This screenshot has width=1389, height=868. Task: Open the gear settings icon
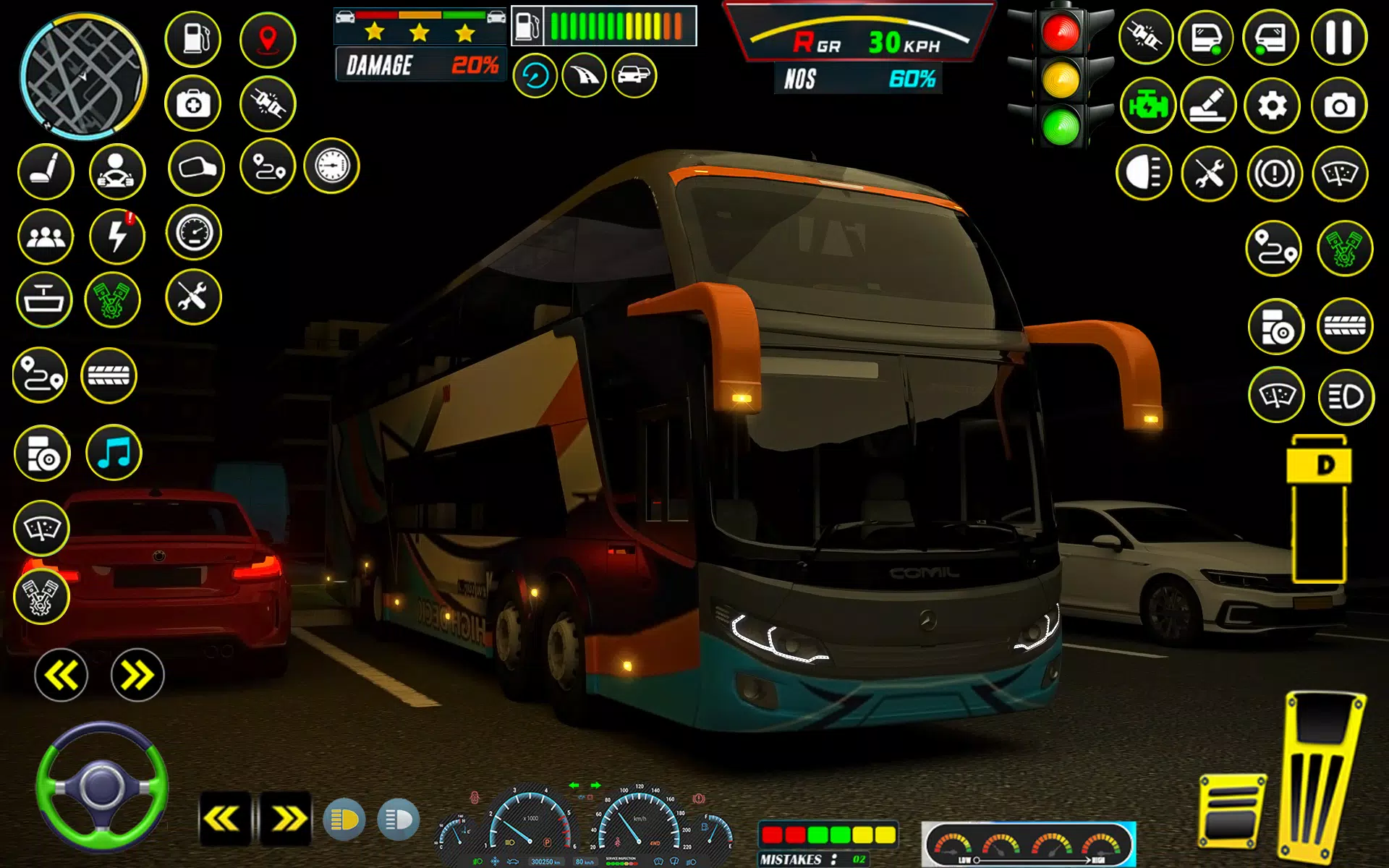click(x=1272, y=106)
